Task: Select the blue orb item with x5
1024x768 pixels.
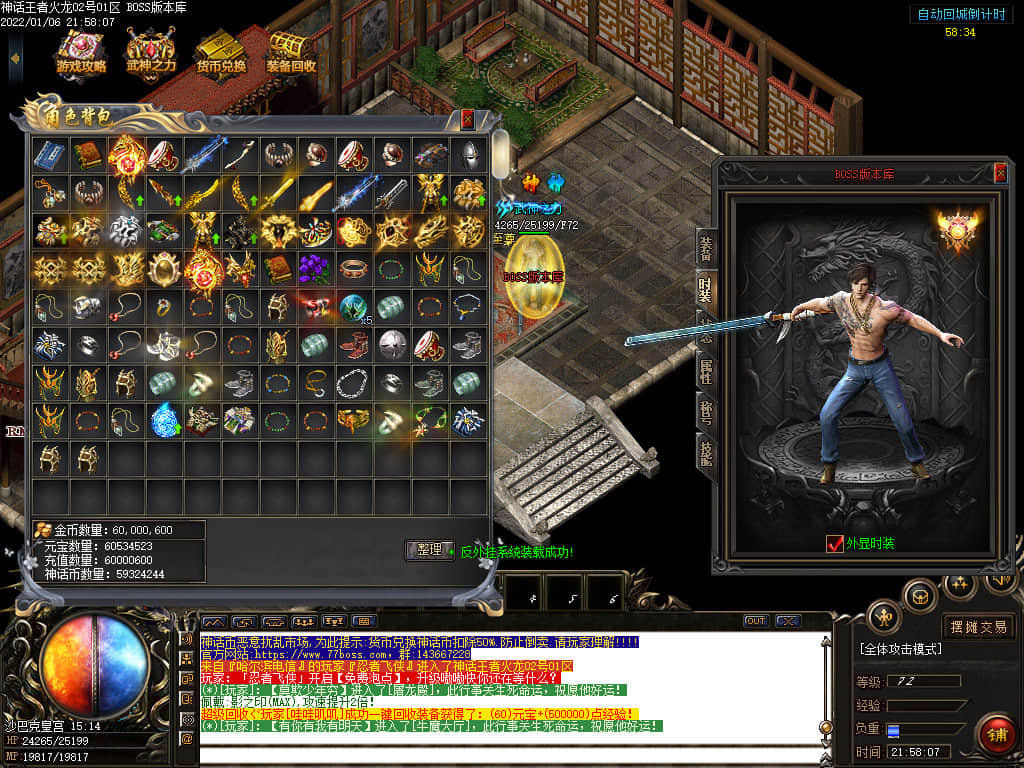Action: click(x=353, y=307)
